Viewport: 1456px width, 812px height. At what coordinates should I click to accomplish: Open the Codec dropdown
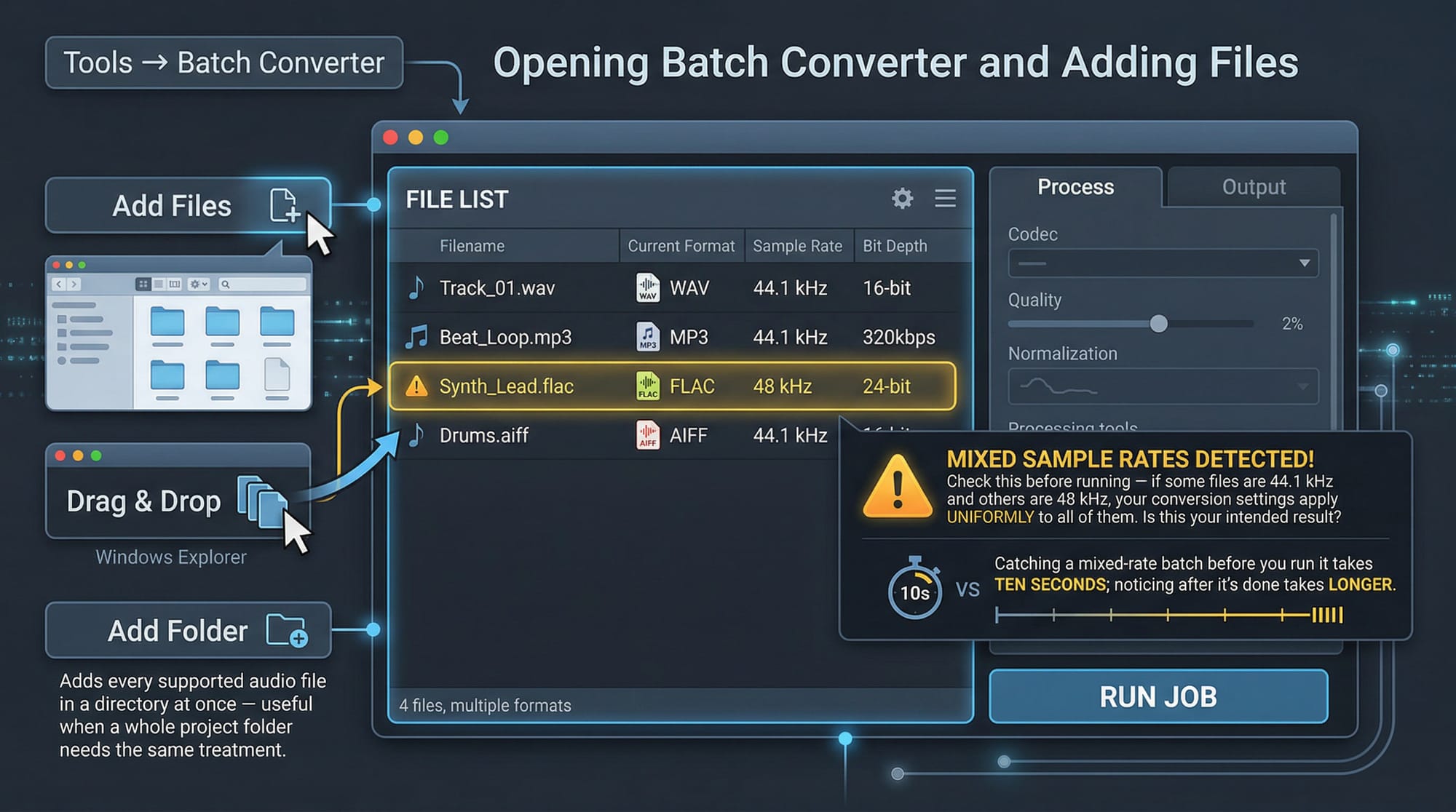click(x=1163, y=263)
